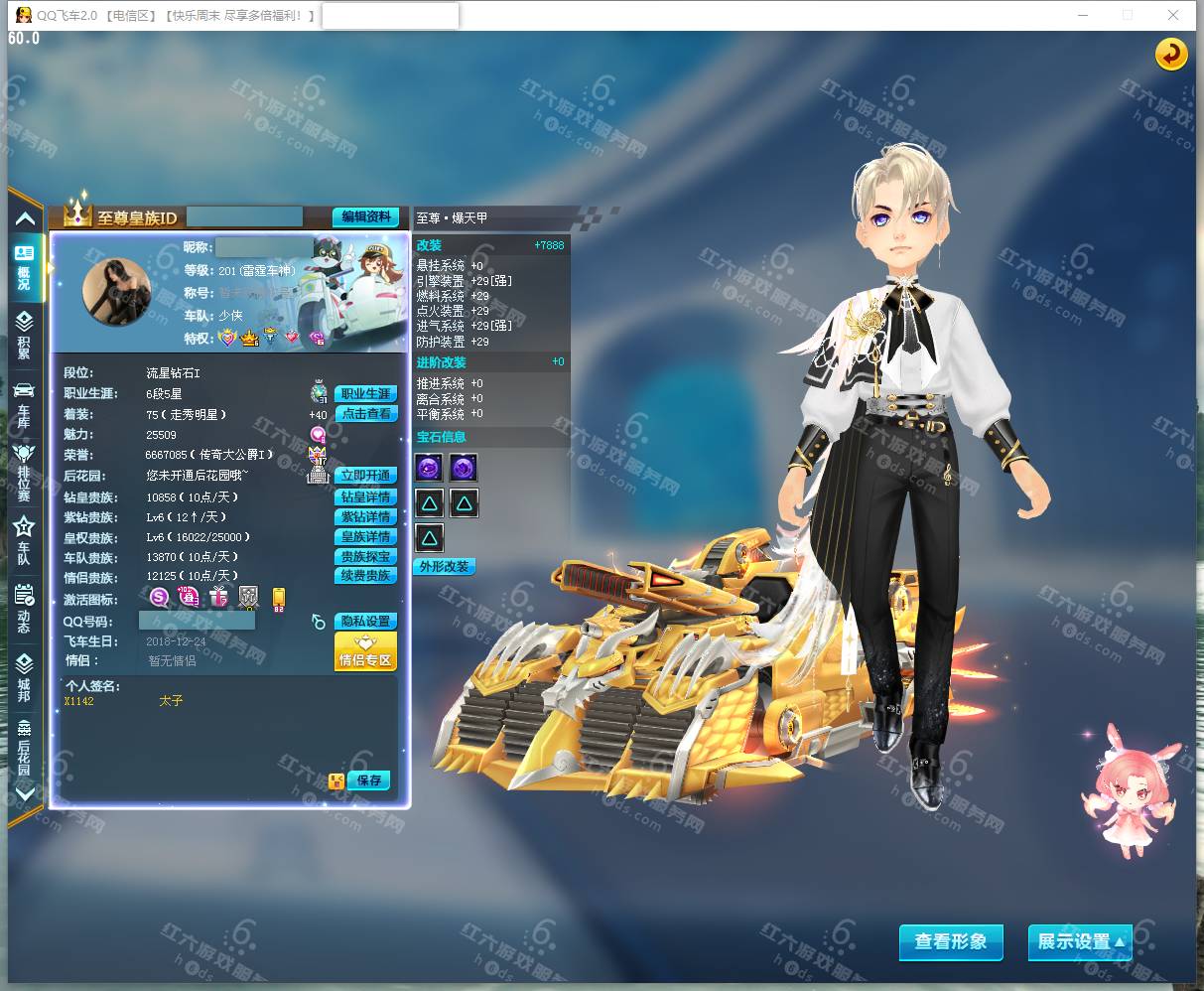The image size is (1204, 991).
Task: Open 紫钻详情 purple diamond details
Action: click(365, 517)
